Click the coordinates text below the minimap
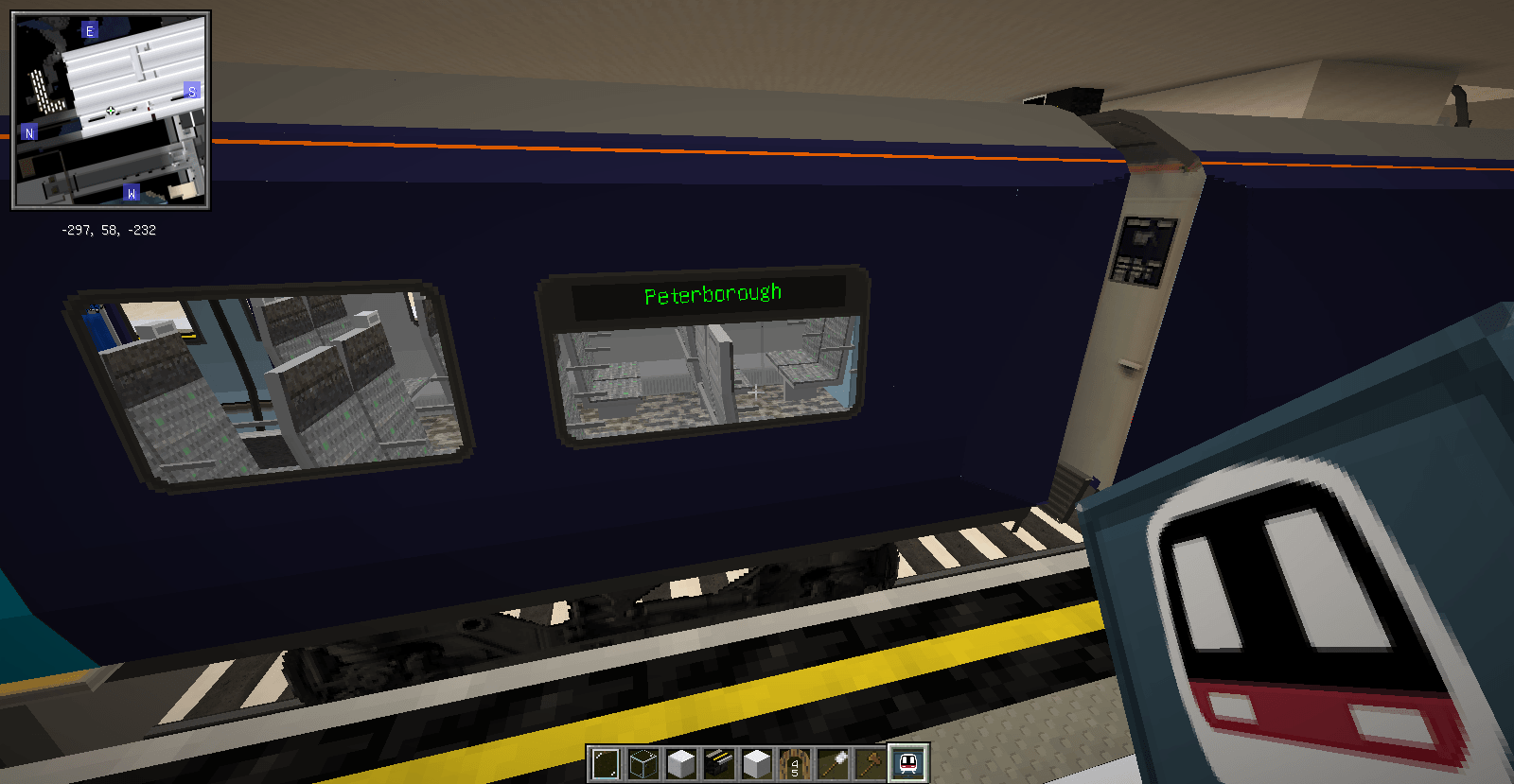The width and height of the screenshot is (1514, 784). pyautogui.click(x=109, y=230)
